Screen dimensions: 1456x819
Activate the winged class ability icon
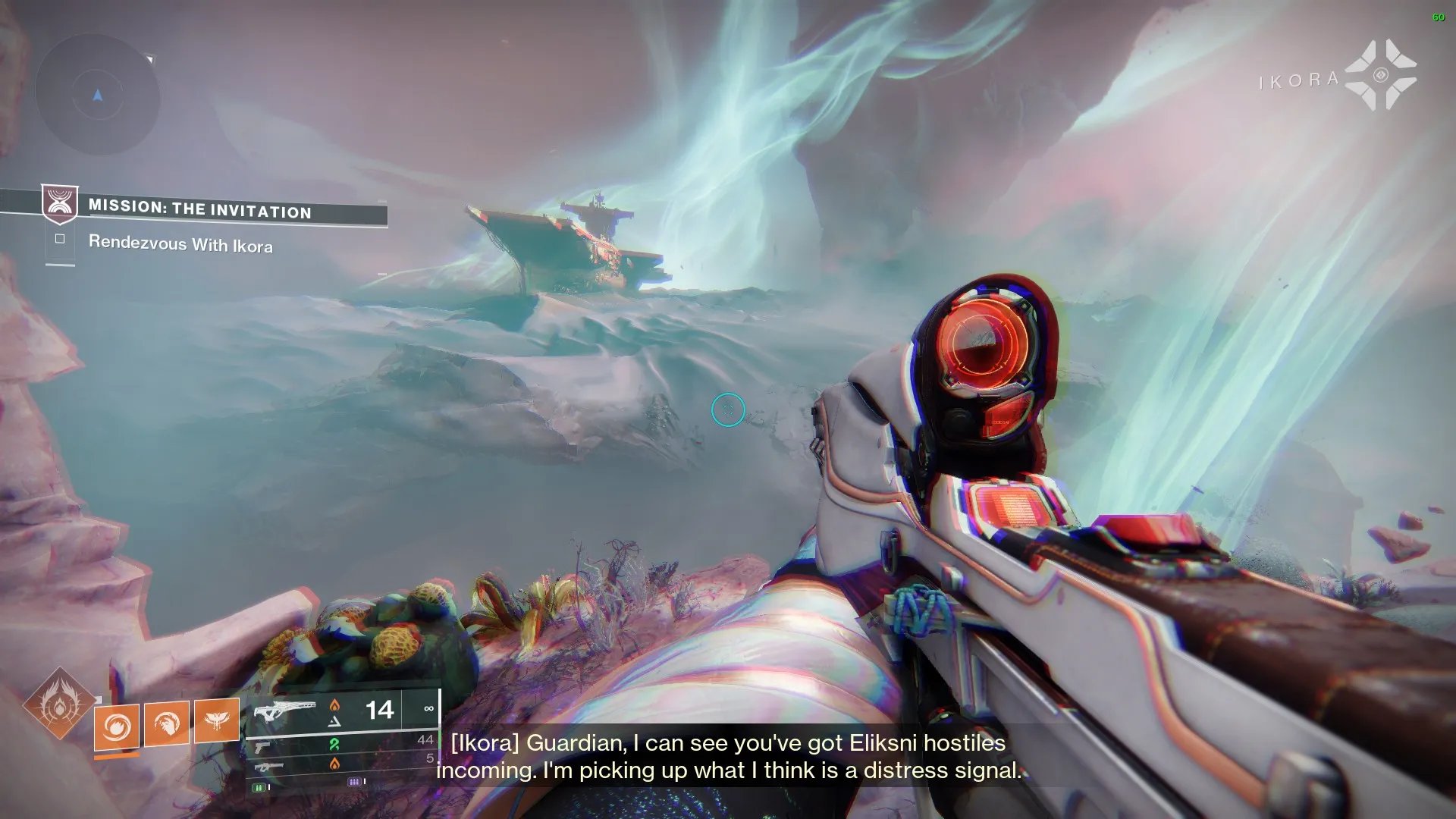[x=217, y=719]
